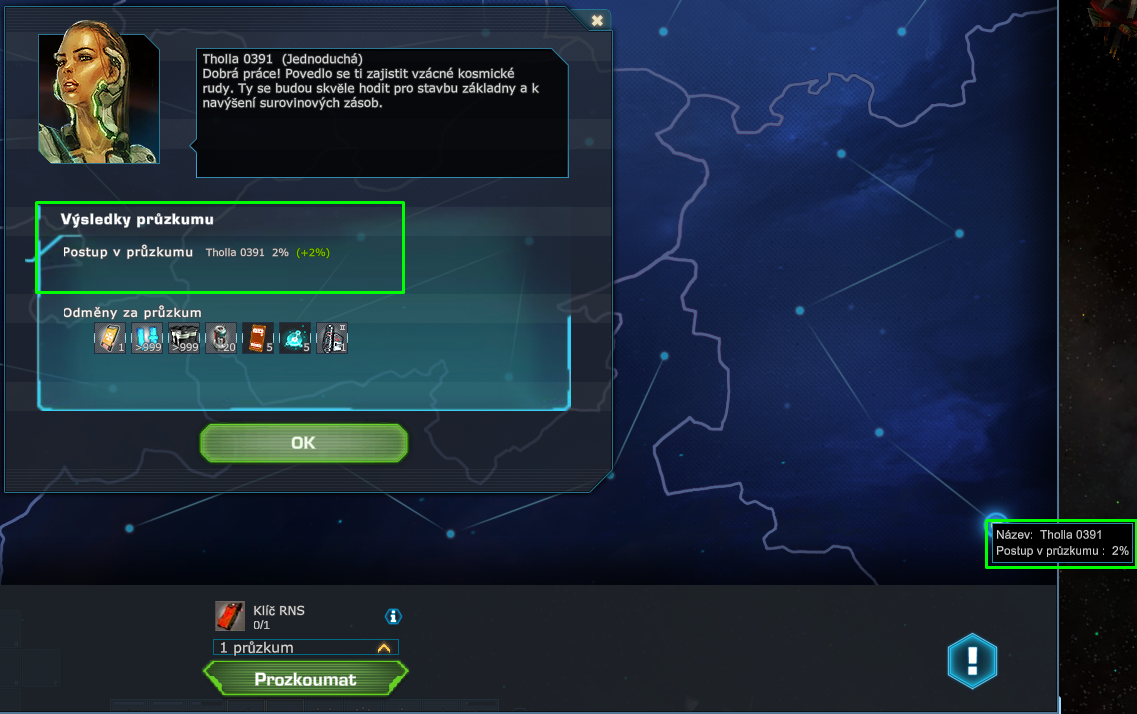This screenshot has height=714, width=1137.
Task: Click the female advisor portrait
Action: click(x=98, y=98)
